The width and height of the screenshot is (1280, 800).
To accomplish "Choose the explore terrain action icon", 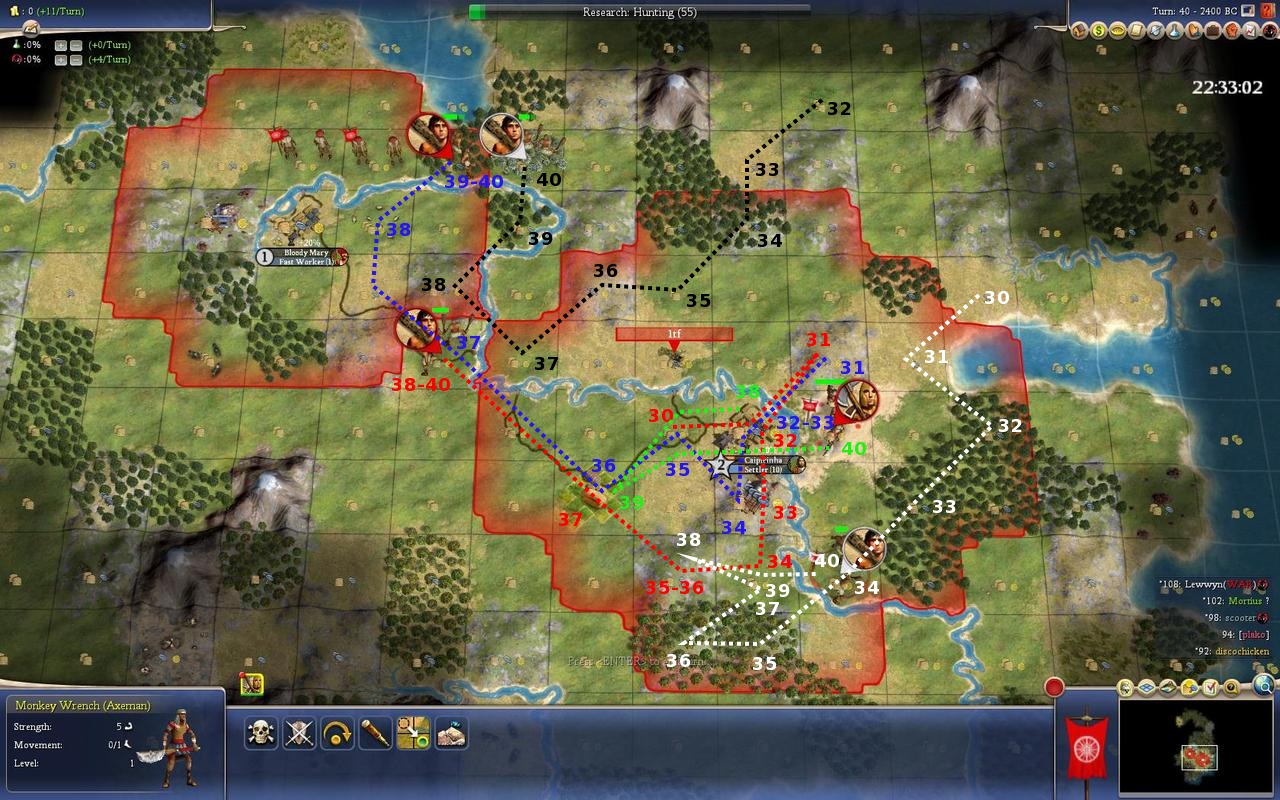I will (x=451, y=734).
